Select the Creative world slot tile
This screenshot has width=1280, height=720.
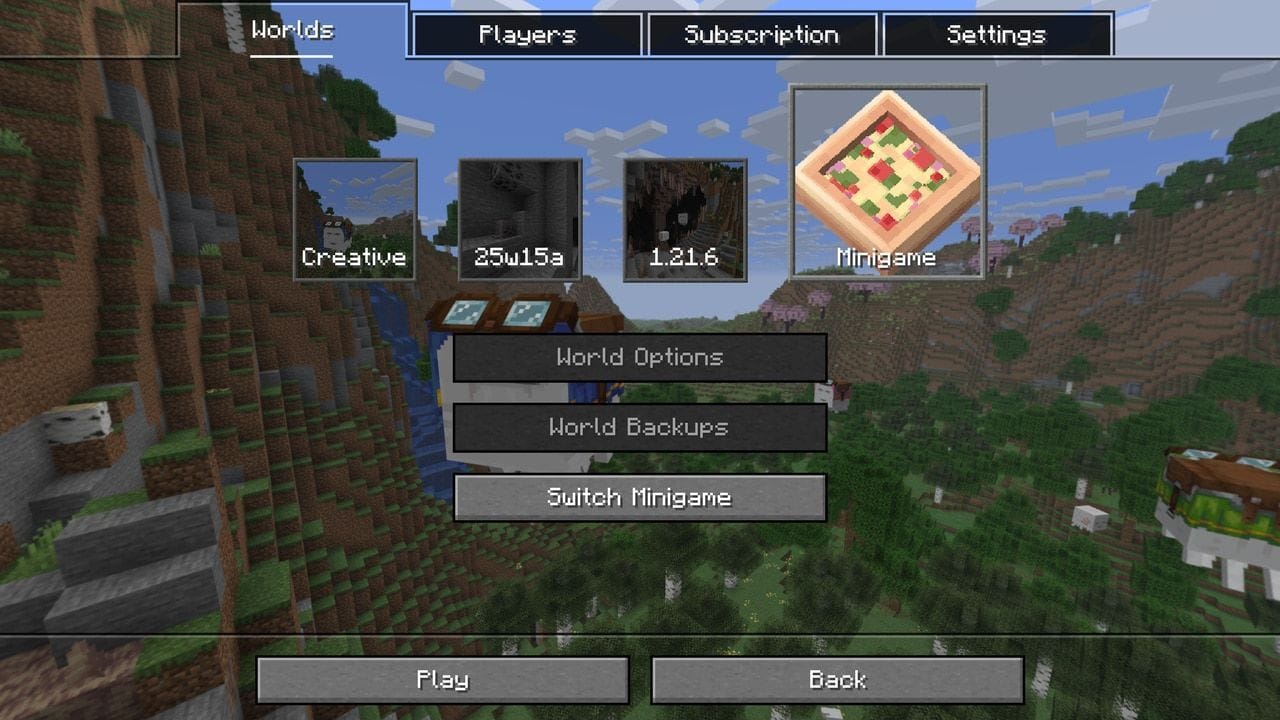click(352, 215)
